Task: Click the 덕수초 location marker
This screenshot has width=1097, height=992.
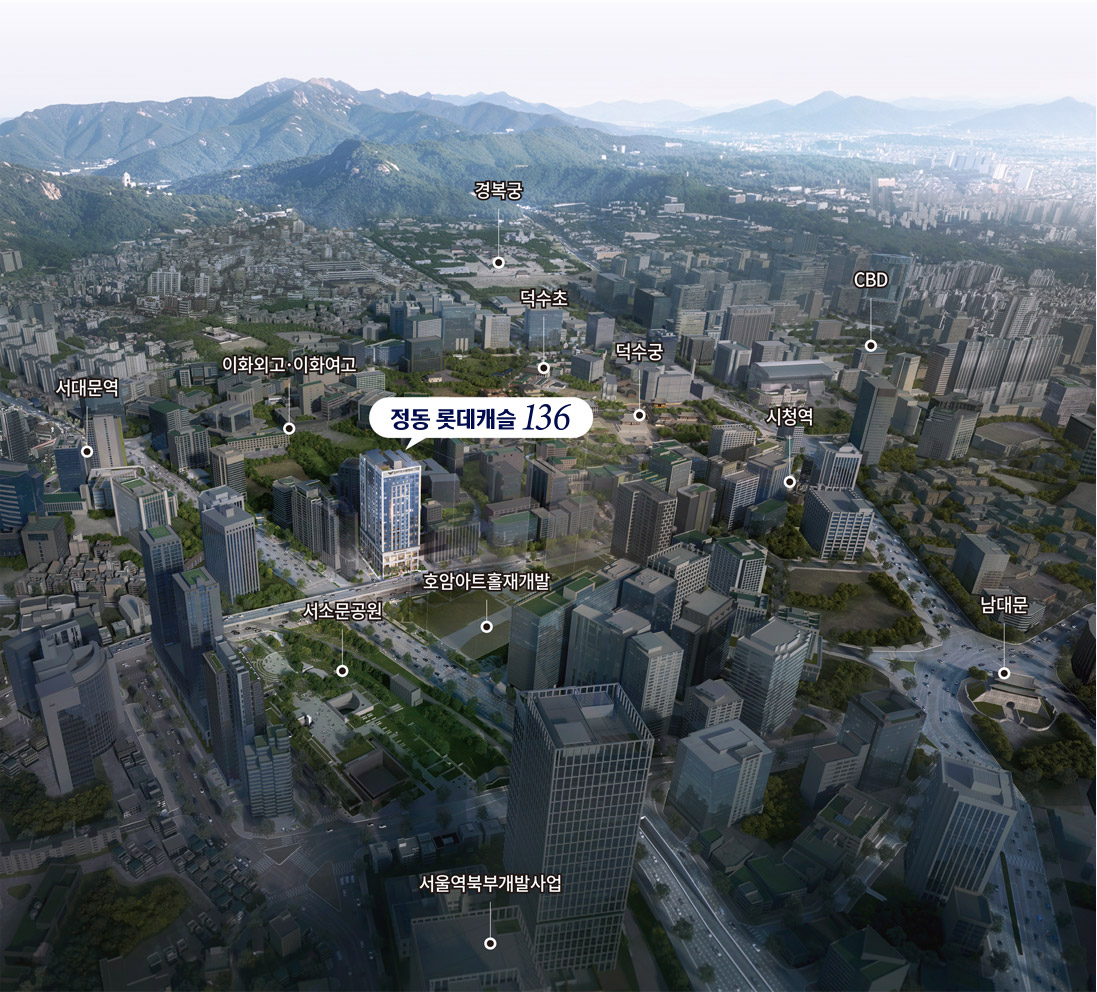Action: [x=543, y=367]
